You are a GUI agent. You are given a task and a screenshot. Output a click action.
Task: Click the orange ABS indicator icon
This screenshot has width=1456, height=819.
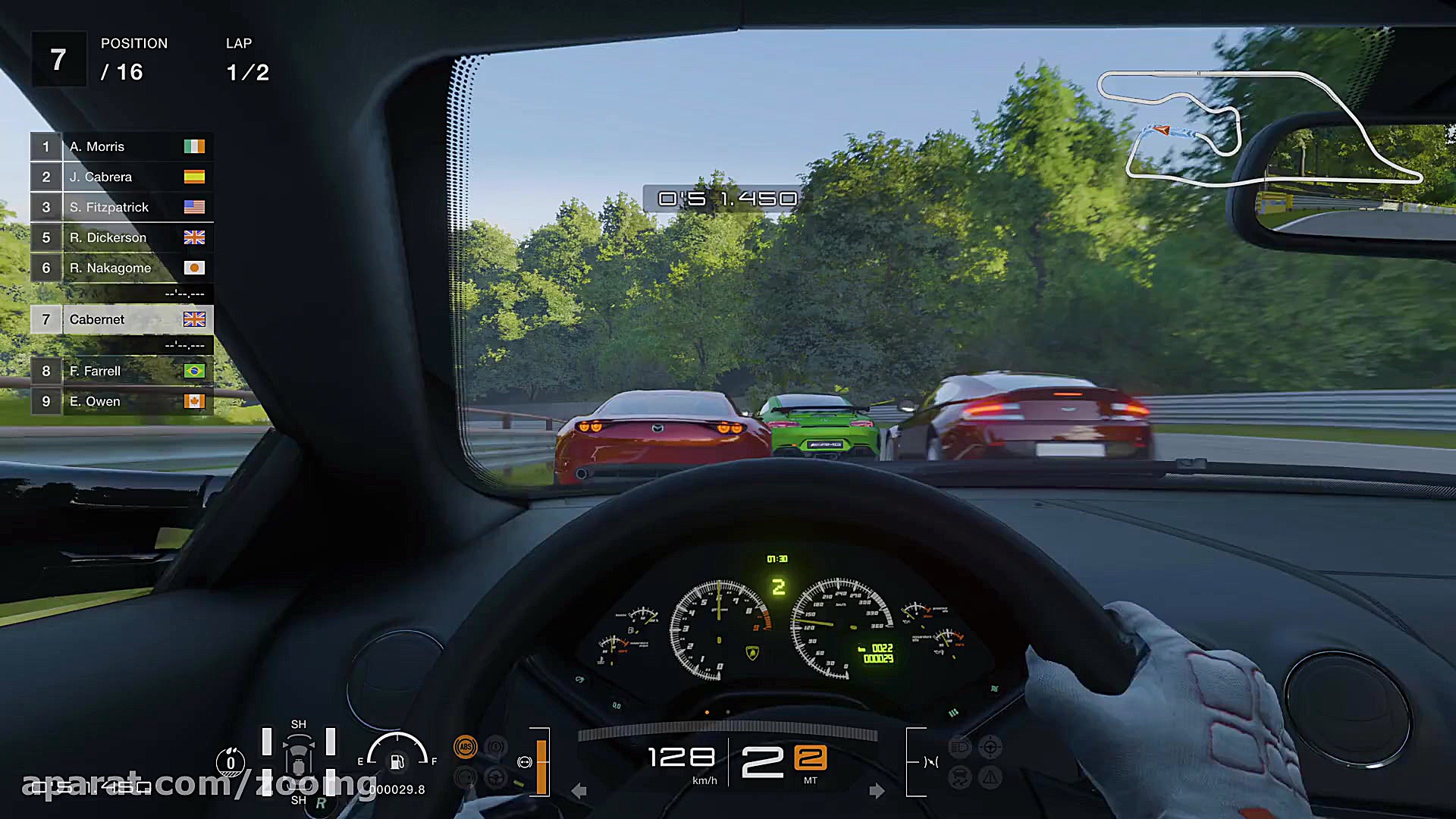(x=465, y=748)
